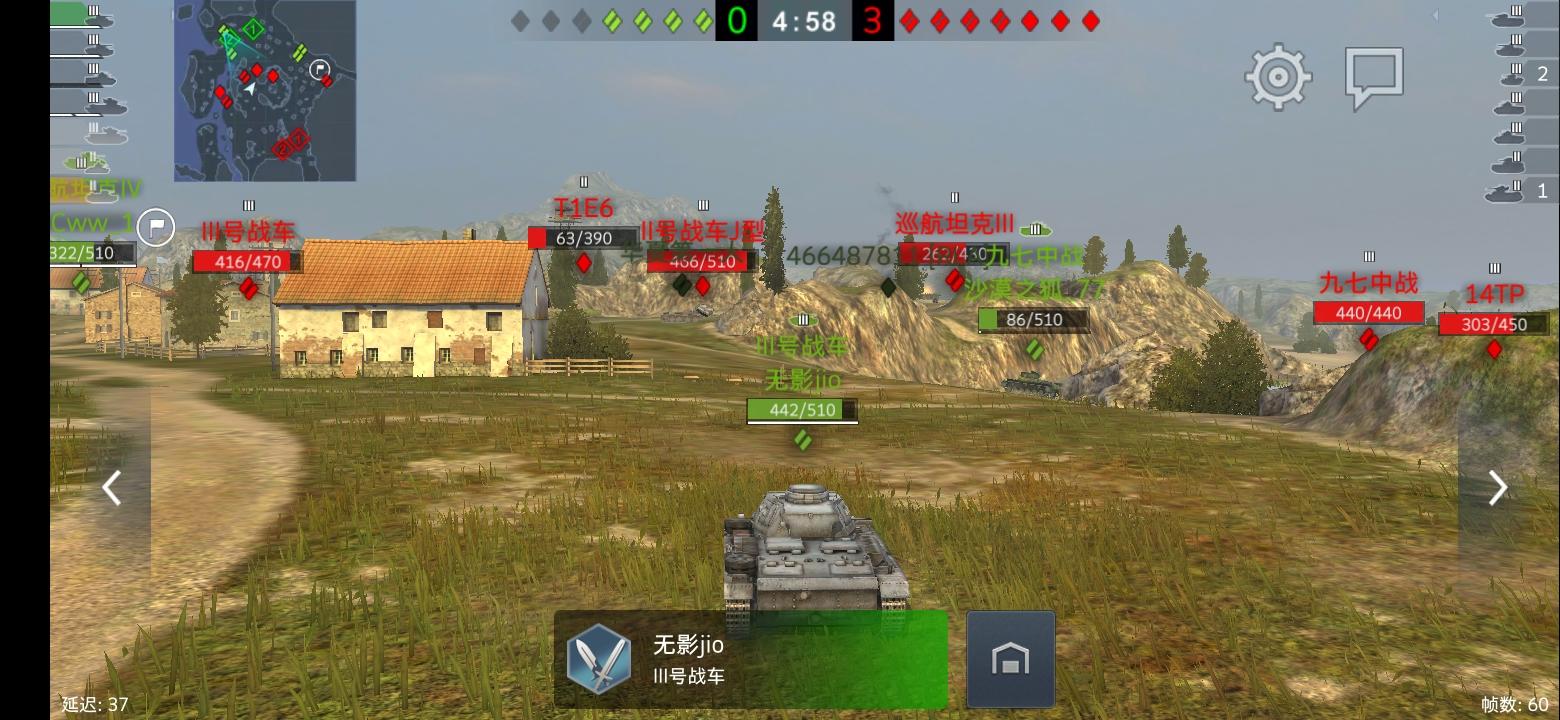Collapse the left team panel with left chevron

[111, 487]
